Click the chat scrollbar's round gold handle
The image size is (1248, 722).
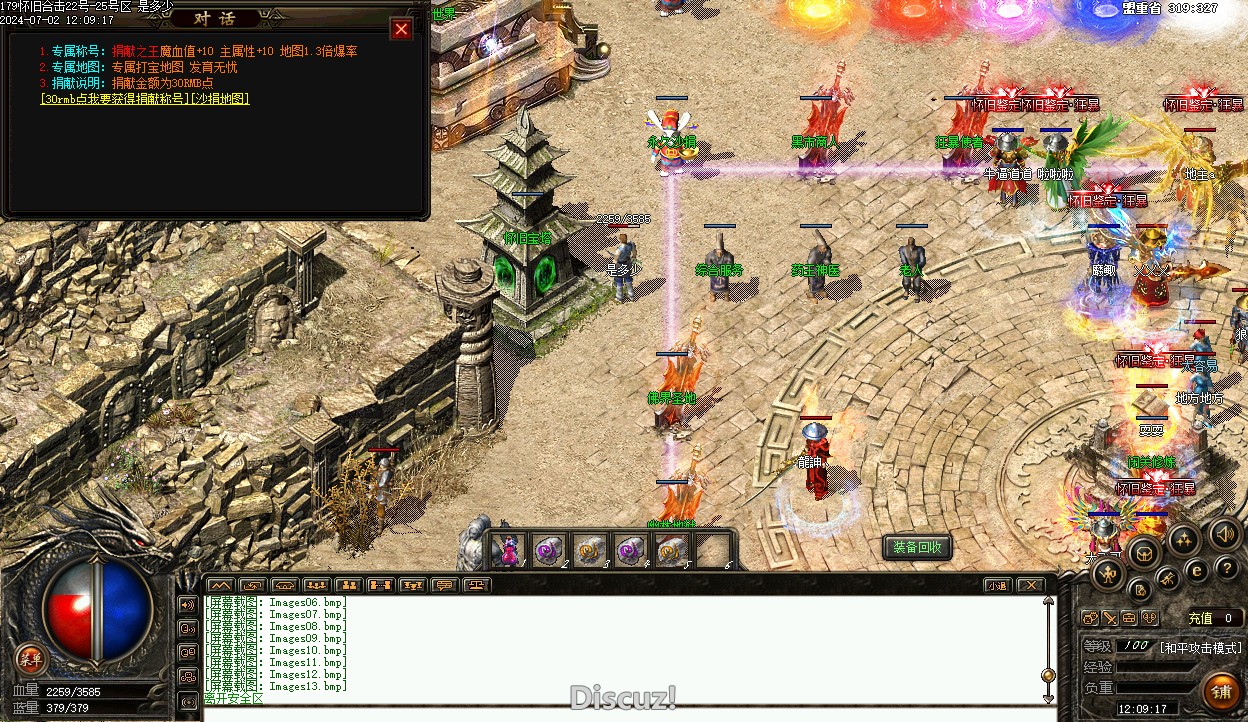(x=1048, y=676)
